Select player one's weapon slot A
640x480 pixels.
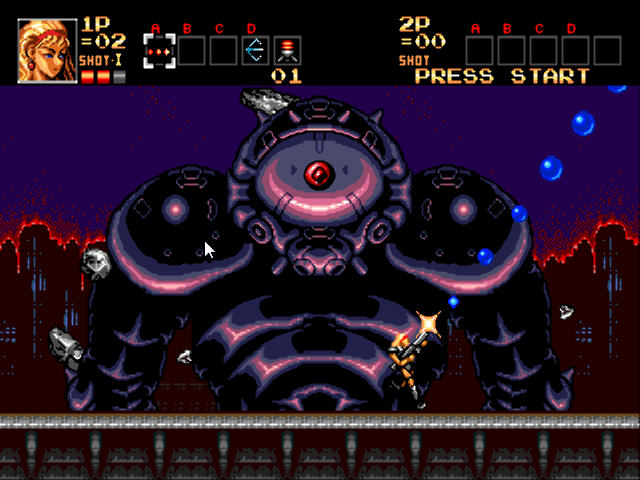pyautogui.click(x=158, y=50)
